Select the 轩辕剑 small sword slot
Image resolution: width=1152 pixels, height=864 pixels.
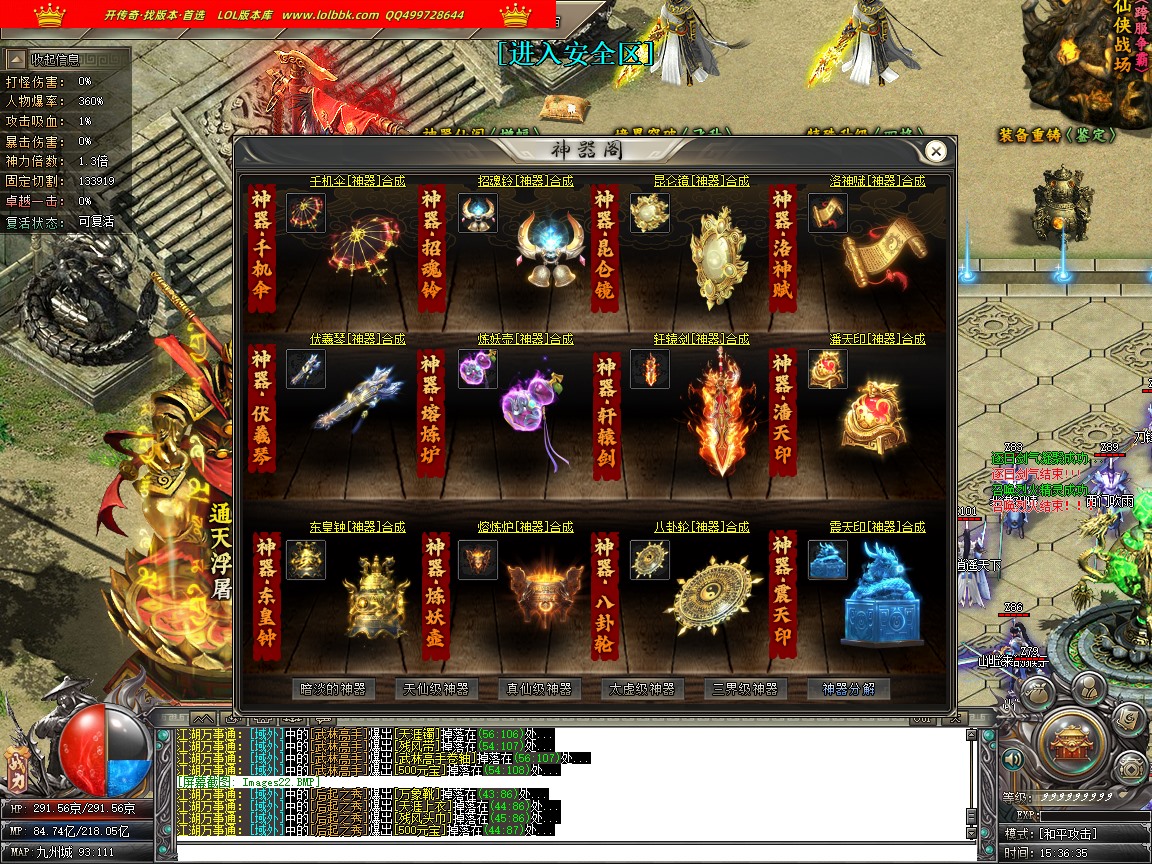point(650,369)
